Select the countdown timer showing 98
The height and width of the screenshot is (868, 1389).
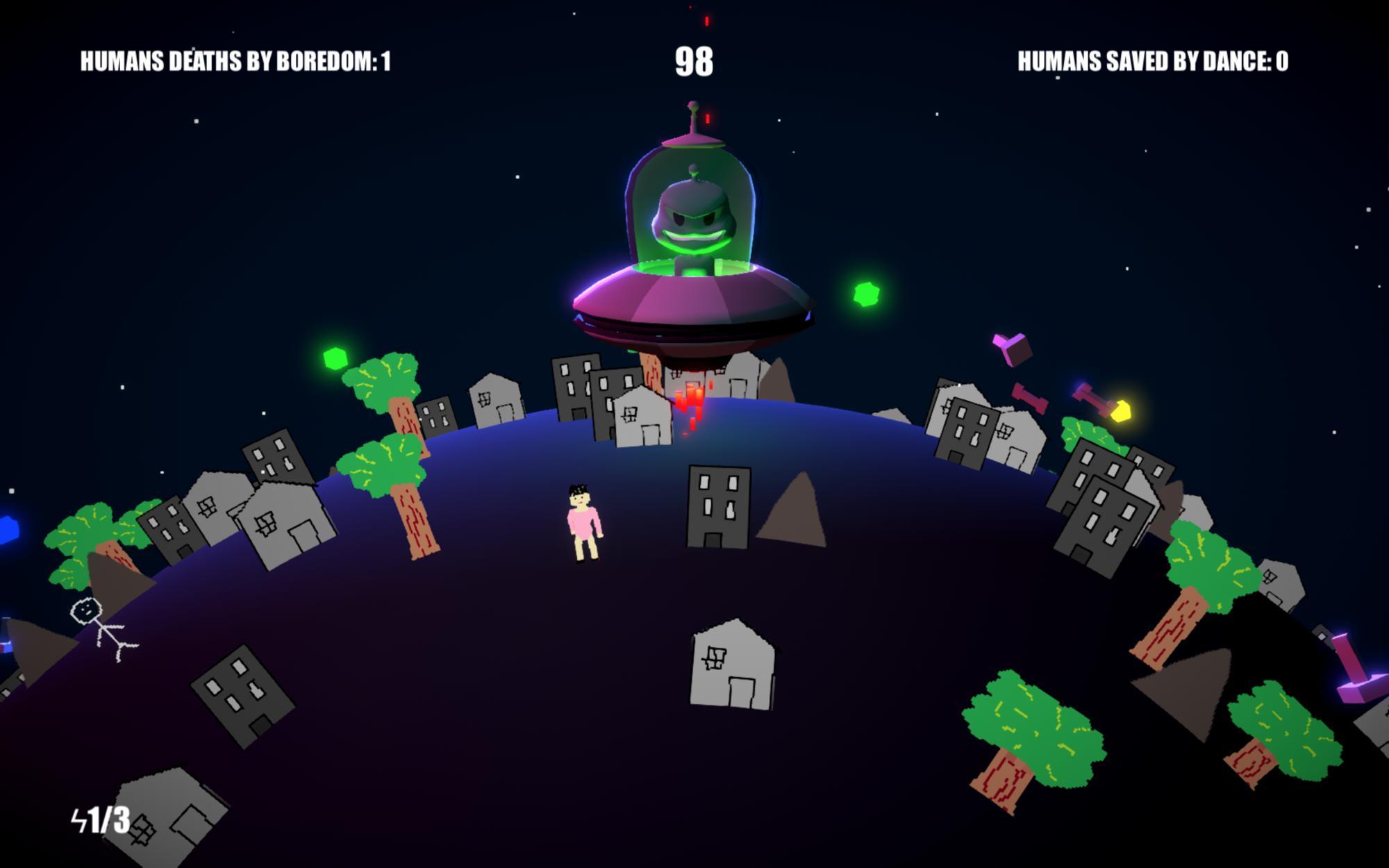692,61
